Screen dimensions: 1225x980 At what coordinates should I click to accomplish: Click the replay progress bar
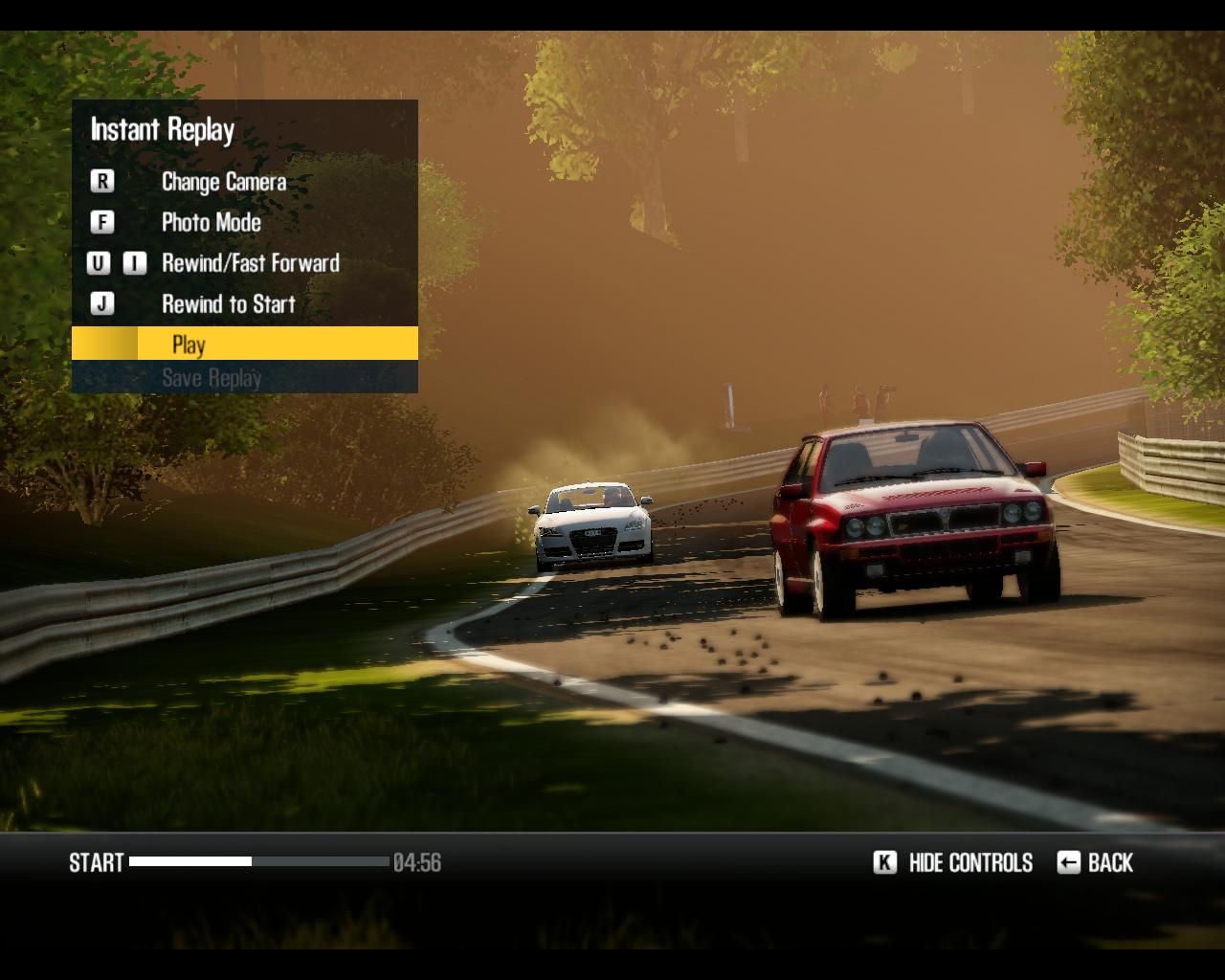click(258, 862)
